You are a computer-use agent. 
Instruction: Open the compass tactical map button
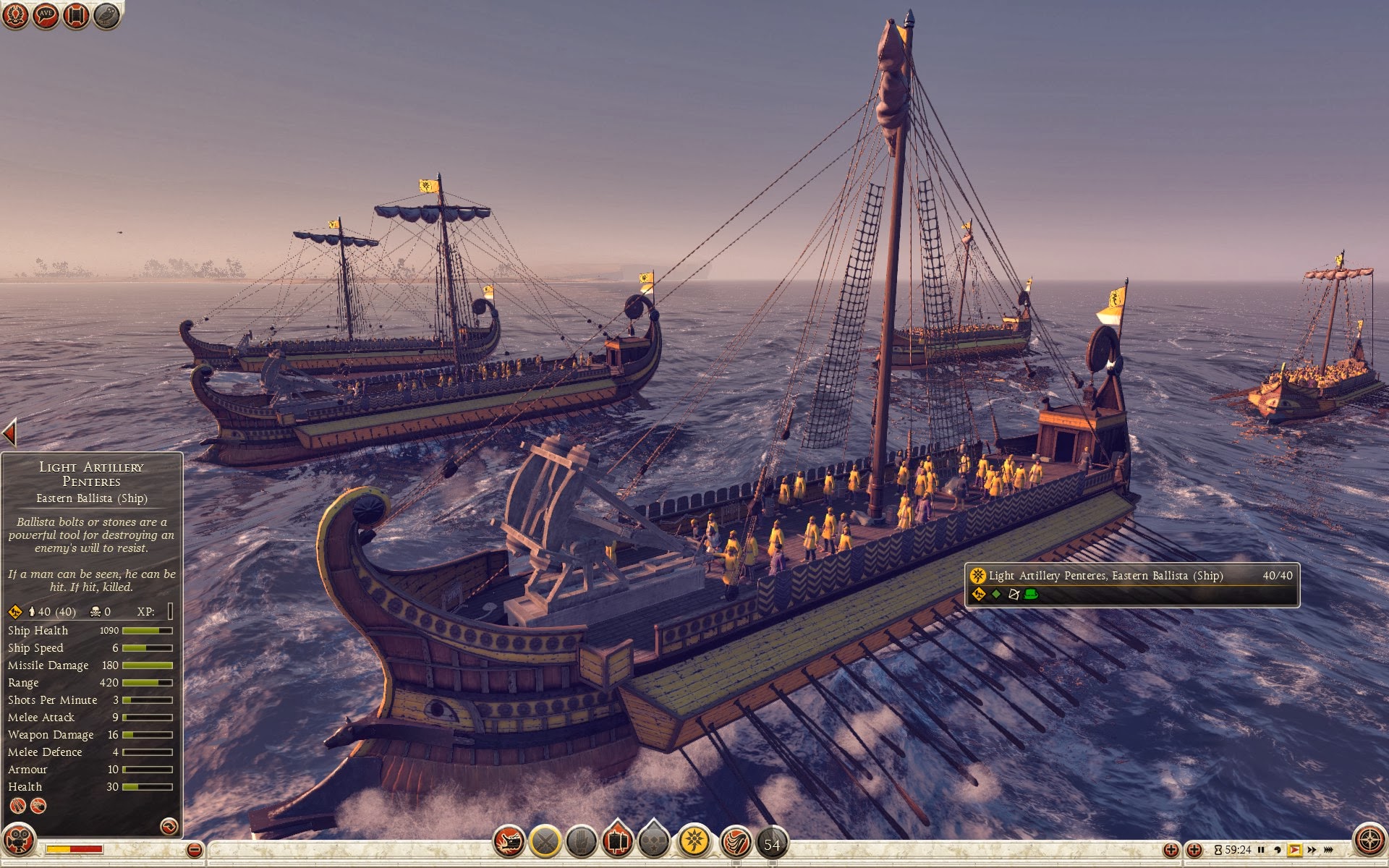click(x=1369, y=841)
